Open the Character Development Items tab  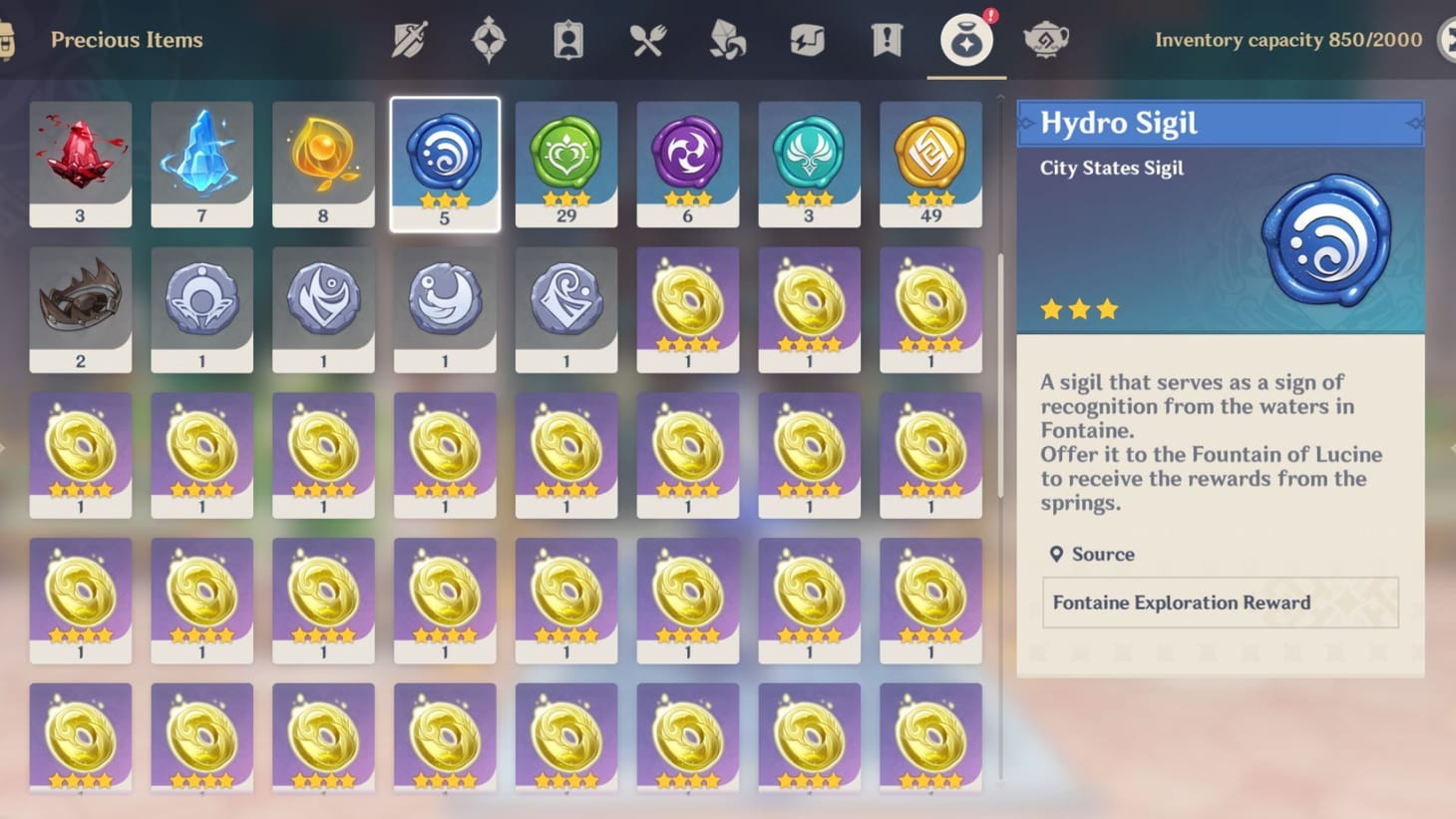[x=568, y=40]
